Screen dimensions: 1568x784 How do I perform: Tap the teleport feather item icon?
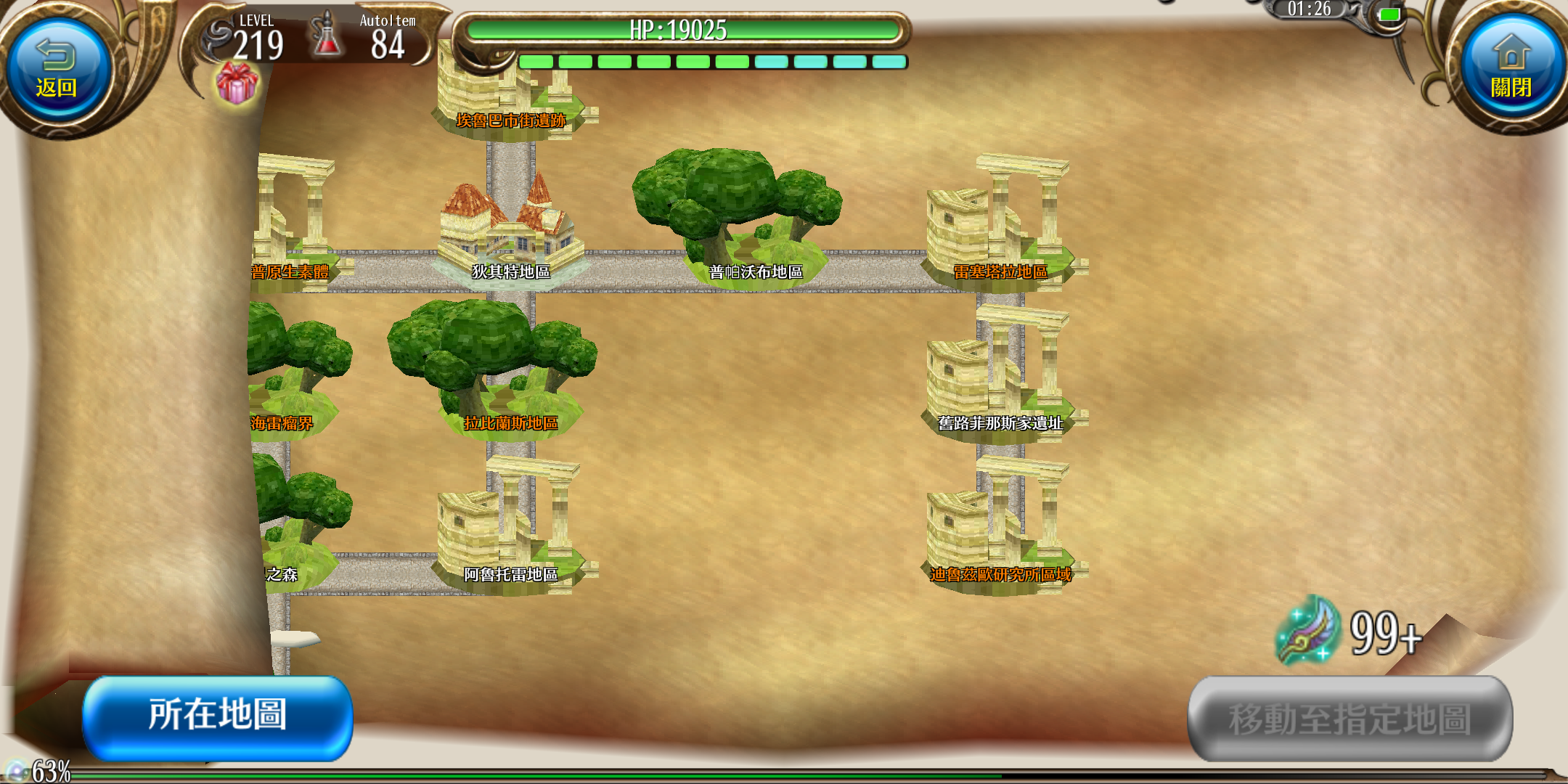click(1308, 632)
